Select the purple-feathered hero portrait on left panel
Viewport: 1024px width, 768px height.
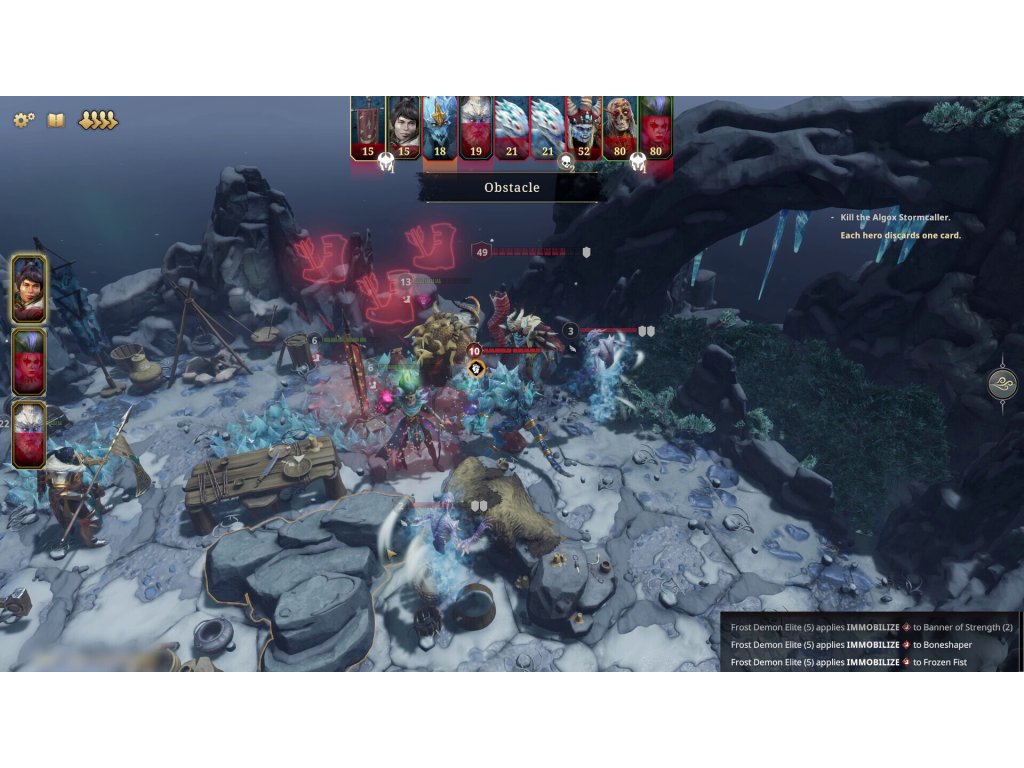29,361
